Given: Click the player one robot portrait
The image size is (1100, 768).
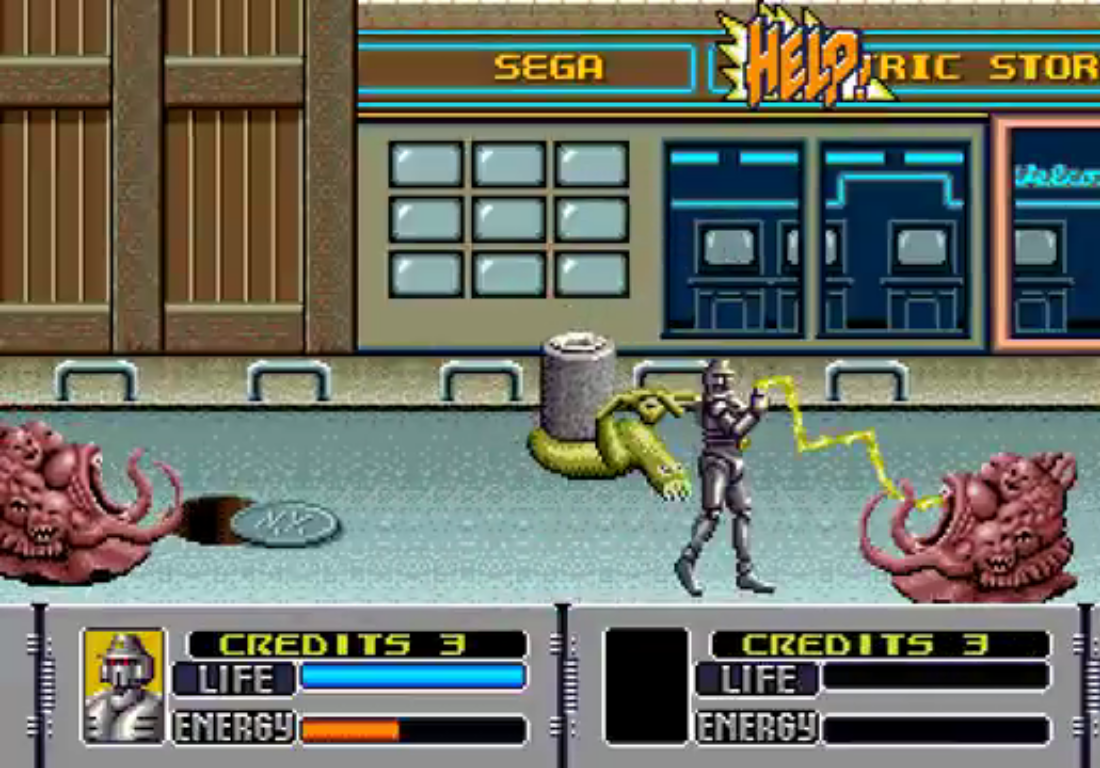Looking at the screenshot, I should coord(124,685).
